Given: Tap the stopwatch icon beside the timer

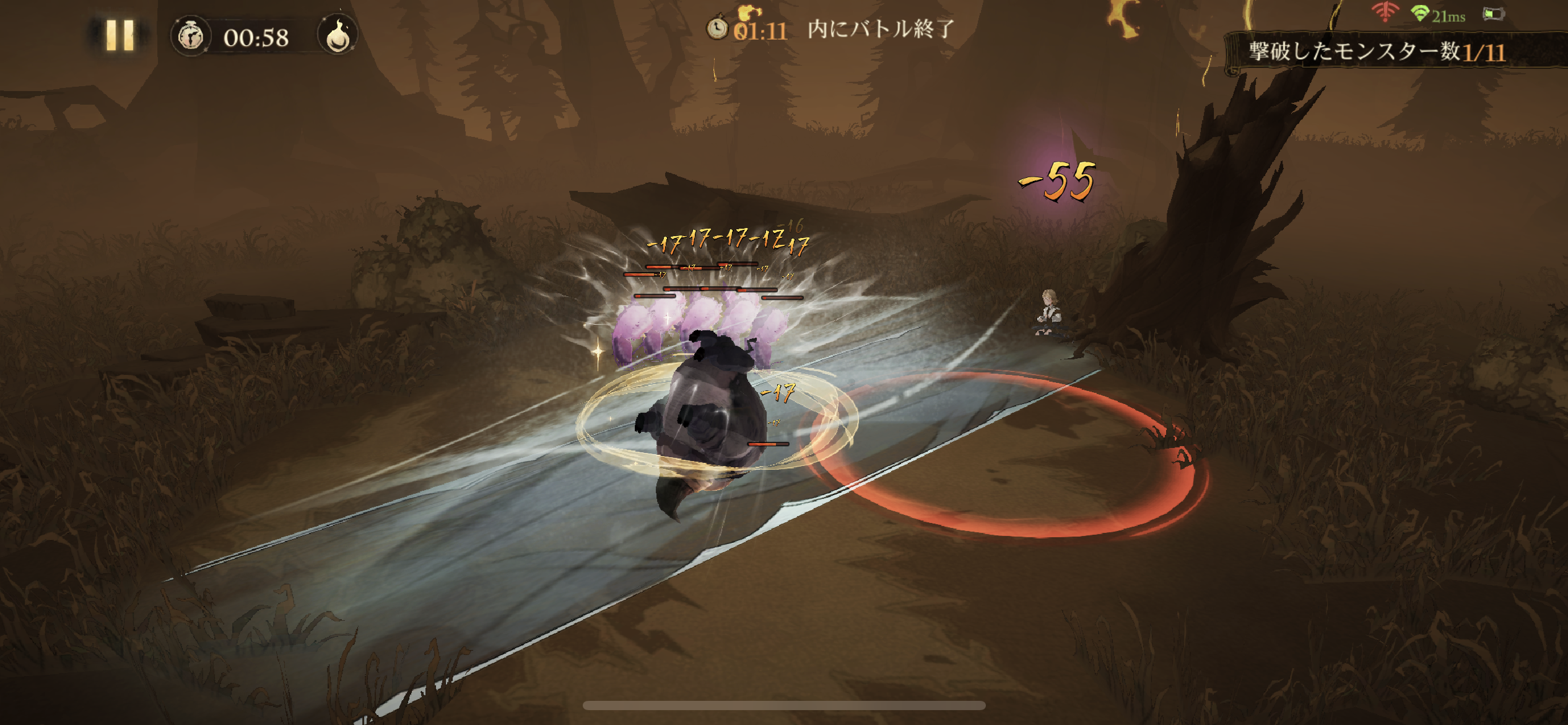Looking at the screenshot, I should tap(191, 37).
